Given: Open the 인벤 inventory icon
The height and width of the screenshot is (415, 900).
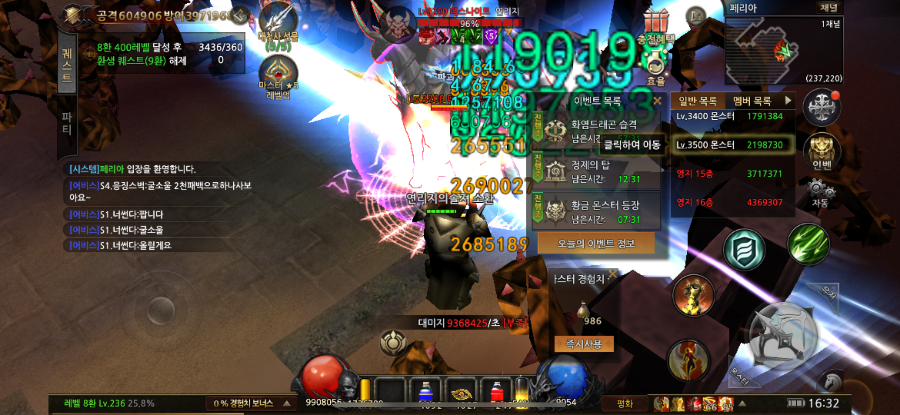Looking at the screenshot, I should pos(822,150).
